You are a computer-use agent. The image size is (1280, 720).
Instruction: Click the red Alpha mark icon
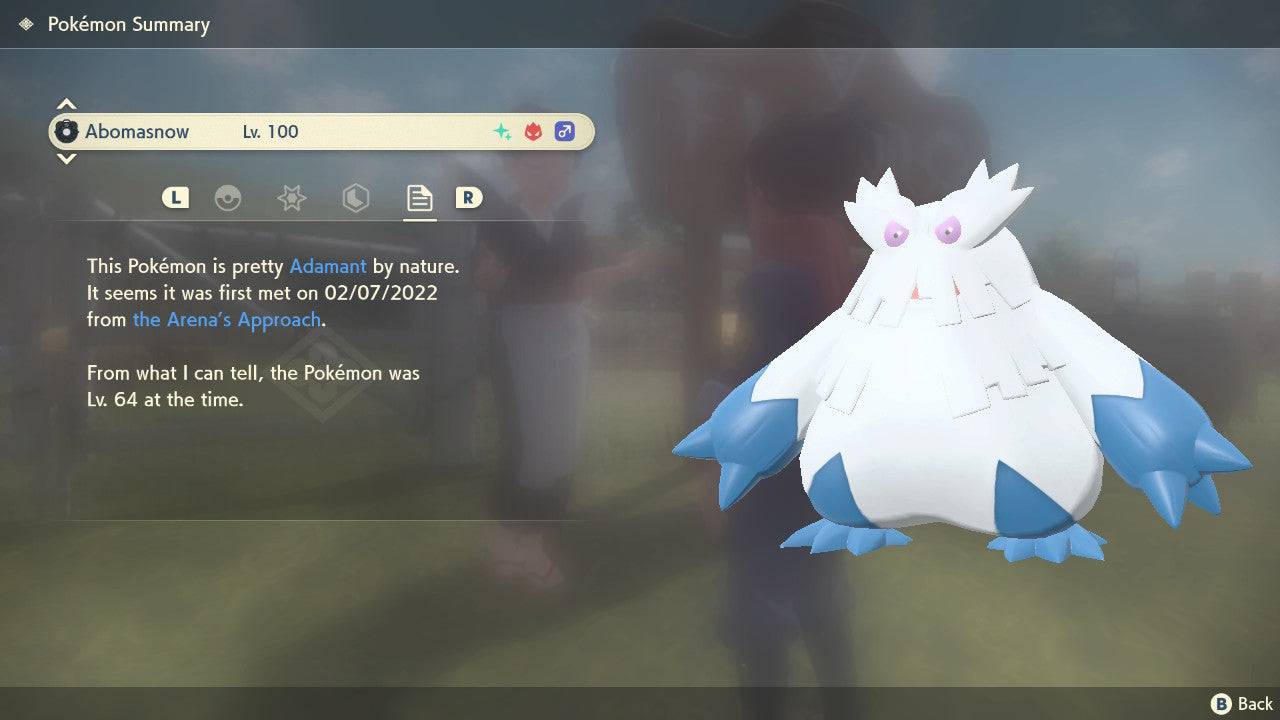(x=533, y=130)
